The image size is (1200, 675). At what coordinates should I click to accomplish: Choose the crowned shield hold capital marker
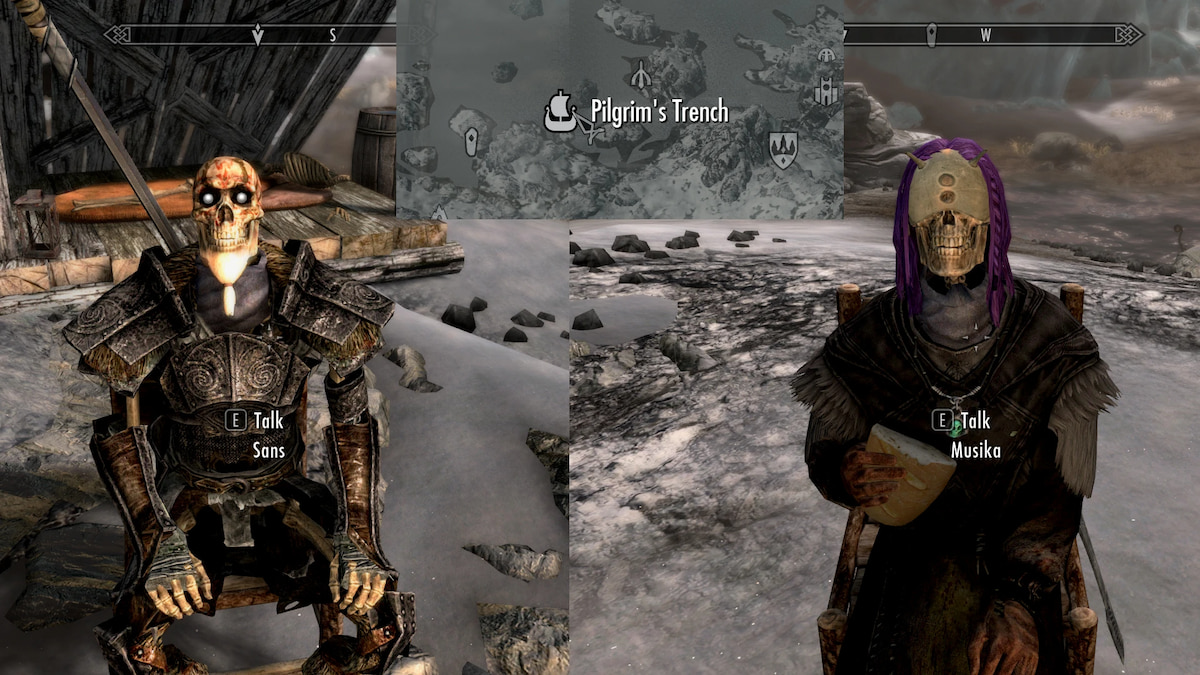783,149
